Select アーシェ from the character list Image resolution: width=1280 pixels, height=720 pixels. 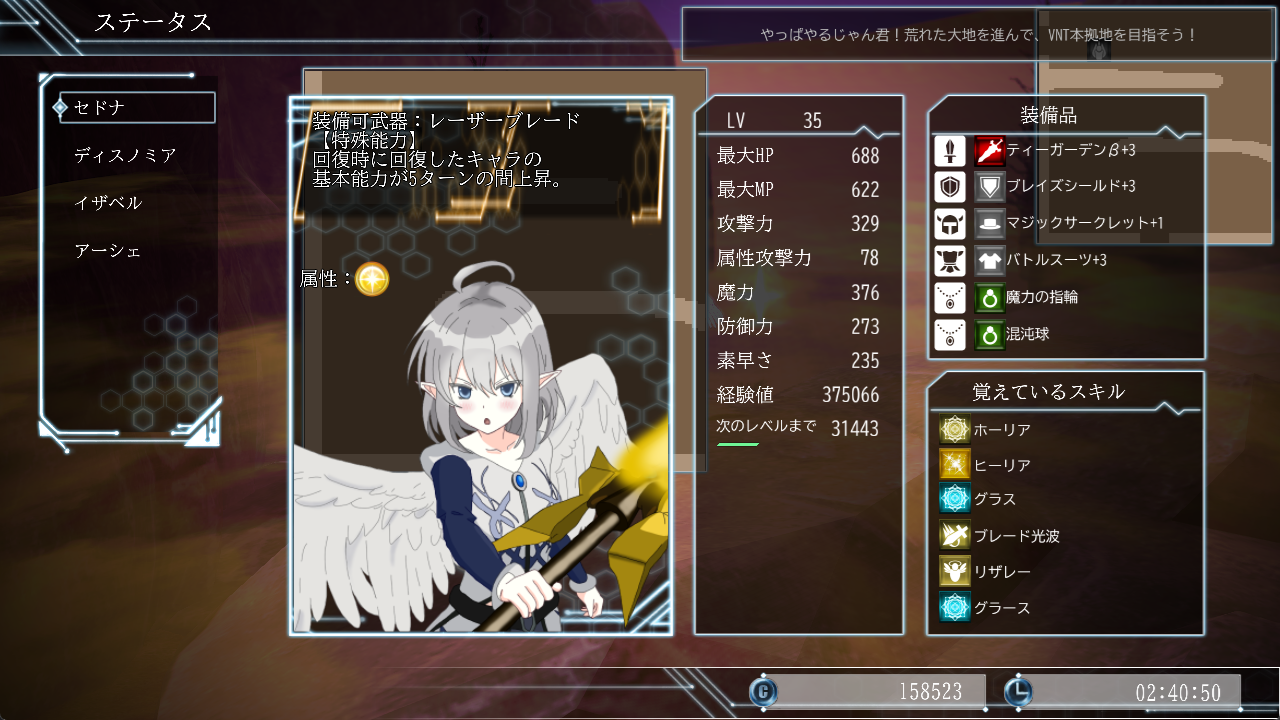pyautogui.click(x=107, y=250)
